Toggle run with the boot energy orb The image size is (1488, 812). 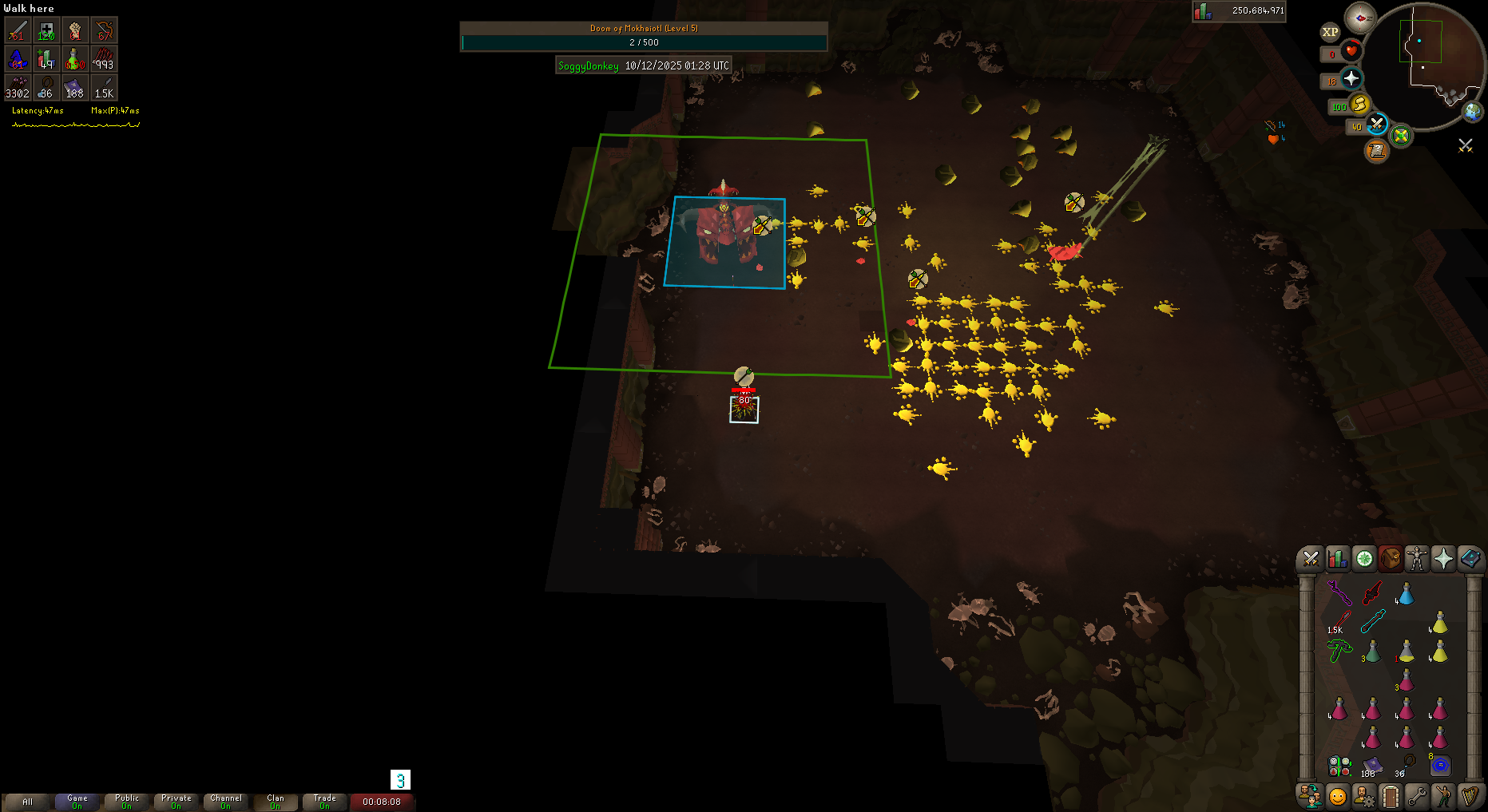pyautogui.click(x=1359, y=105)
